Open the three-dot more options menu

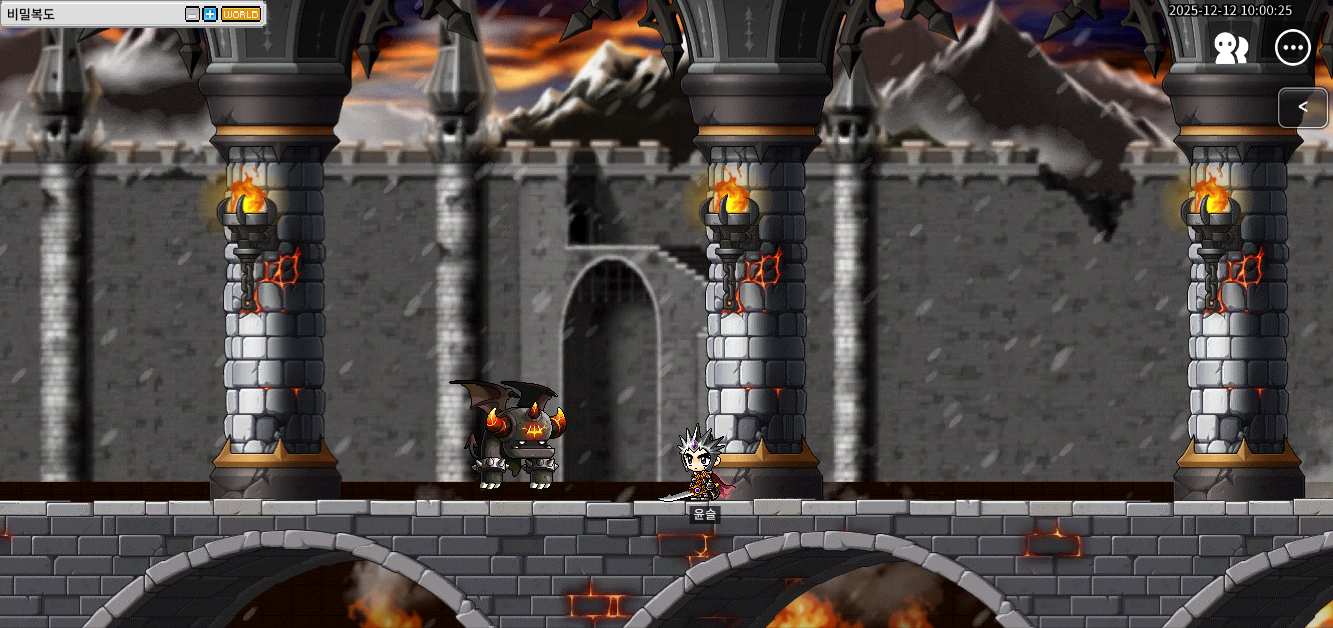coord(1293,48)
